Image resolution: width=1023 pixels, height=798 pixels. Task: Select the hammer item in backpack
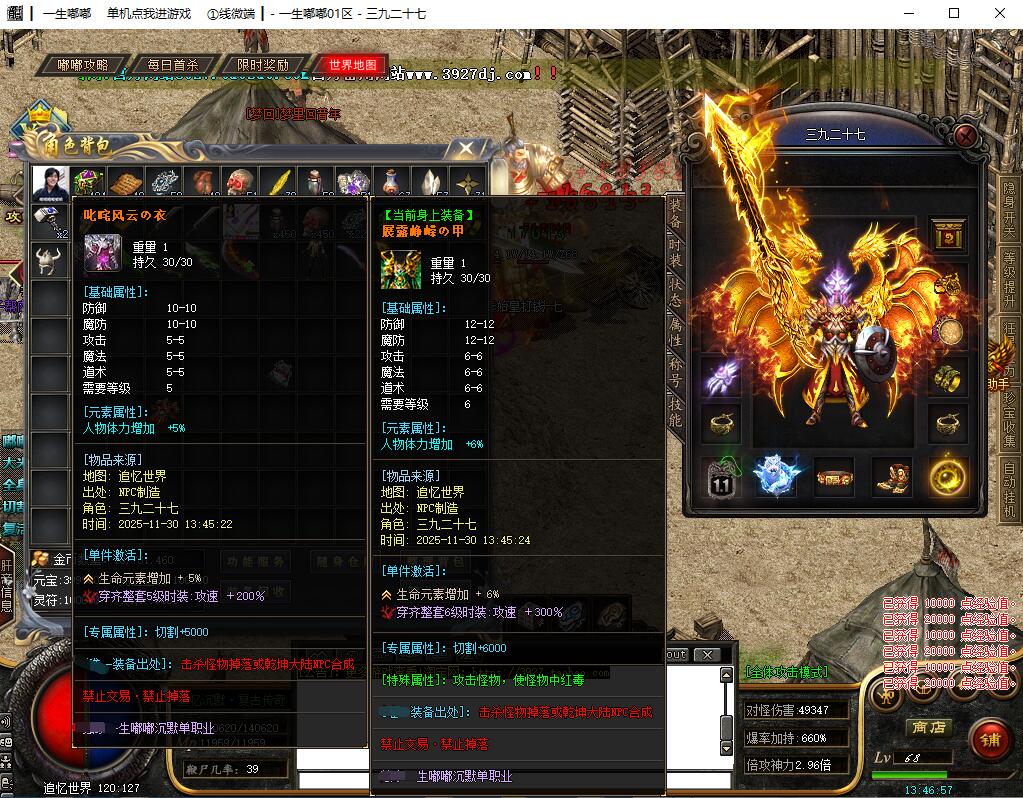coord(49,221)
